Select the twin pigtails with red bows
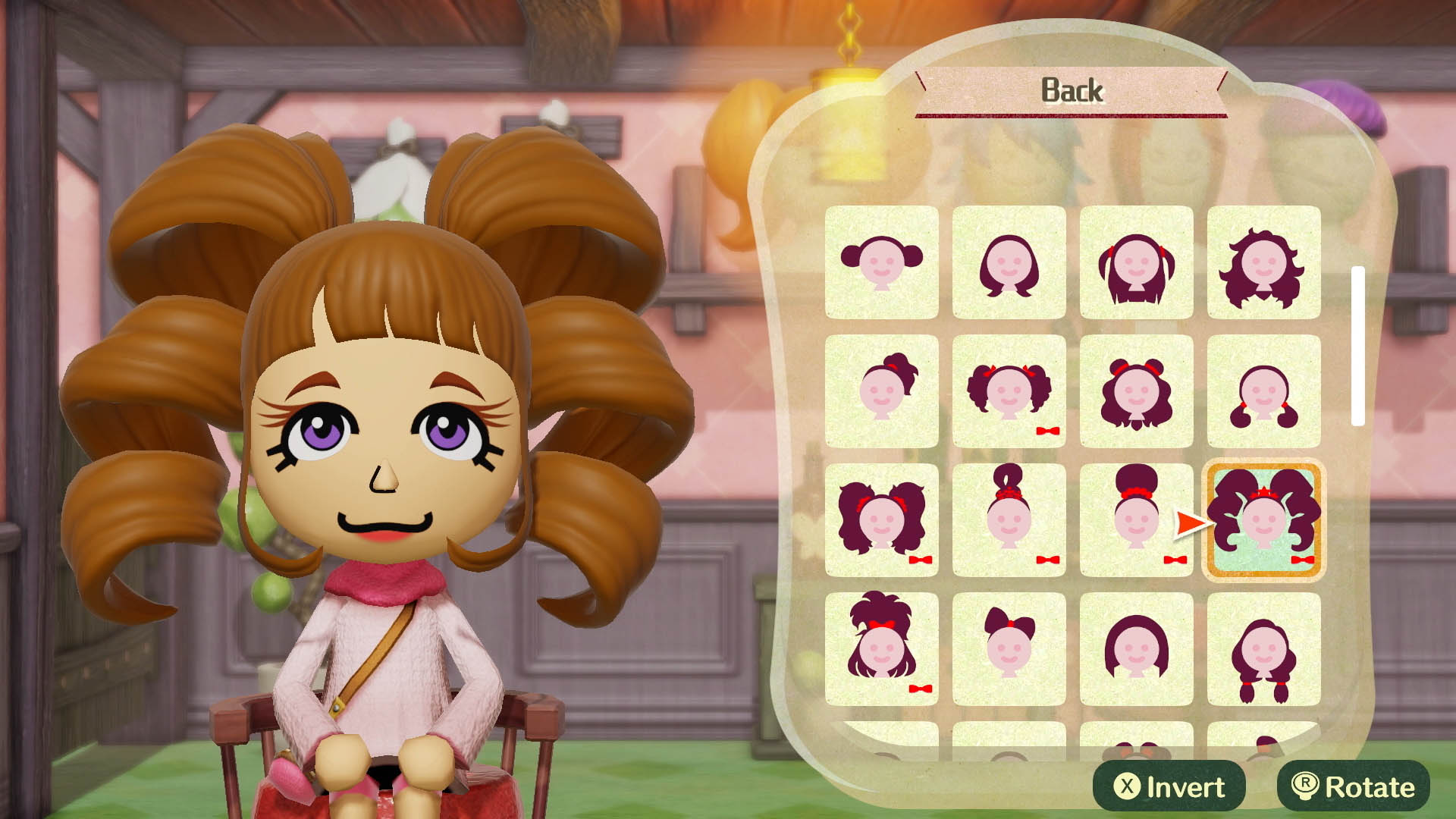 tap(1009, 391)
